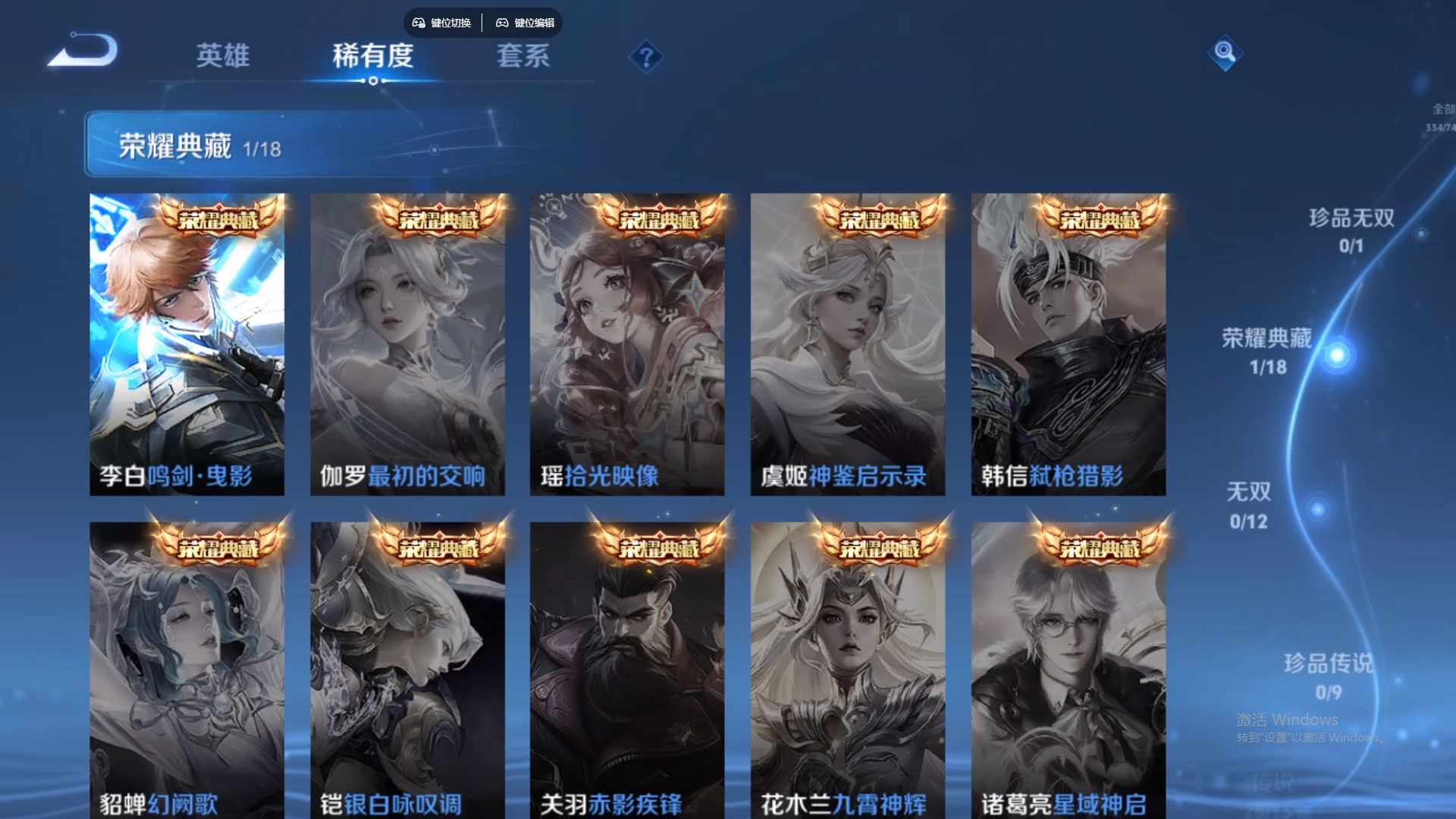Image resolution: width=1456 pixels, height=819 pixels.
Task: Click the gamepad icon next to 键位切换
Action: [418, 23]
